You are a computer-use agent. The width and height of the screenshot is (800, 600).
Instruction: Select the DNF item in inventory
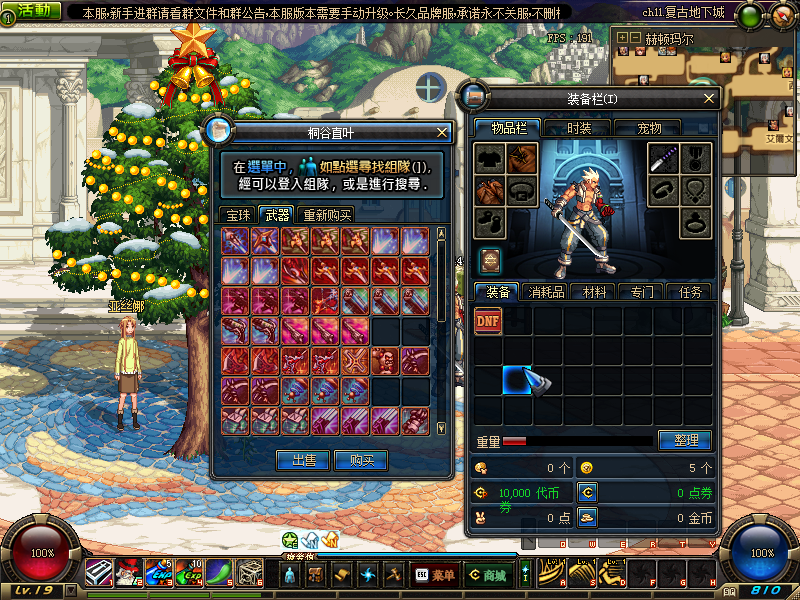488,320
